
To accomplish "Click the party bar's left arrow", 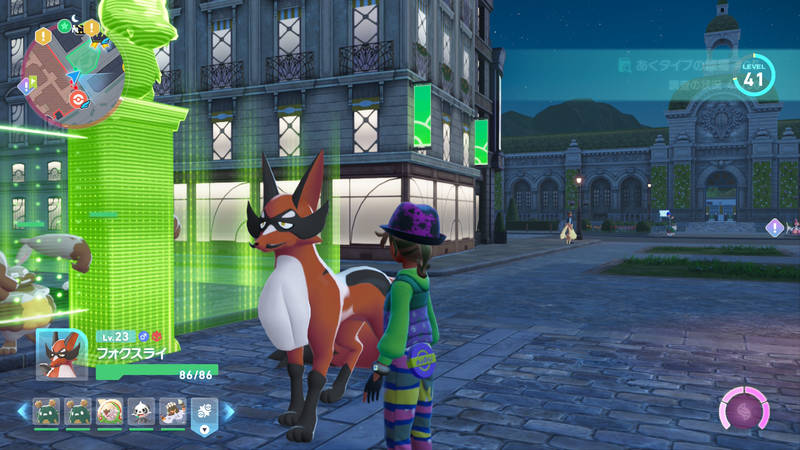I will [x=21, y=411].
